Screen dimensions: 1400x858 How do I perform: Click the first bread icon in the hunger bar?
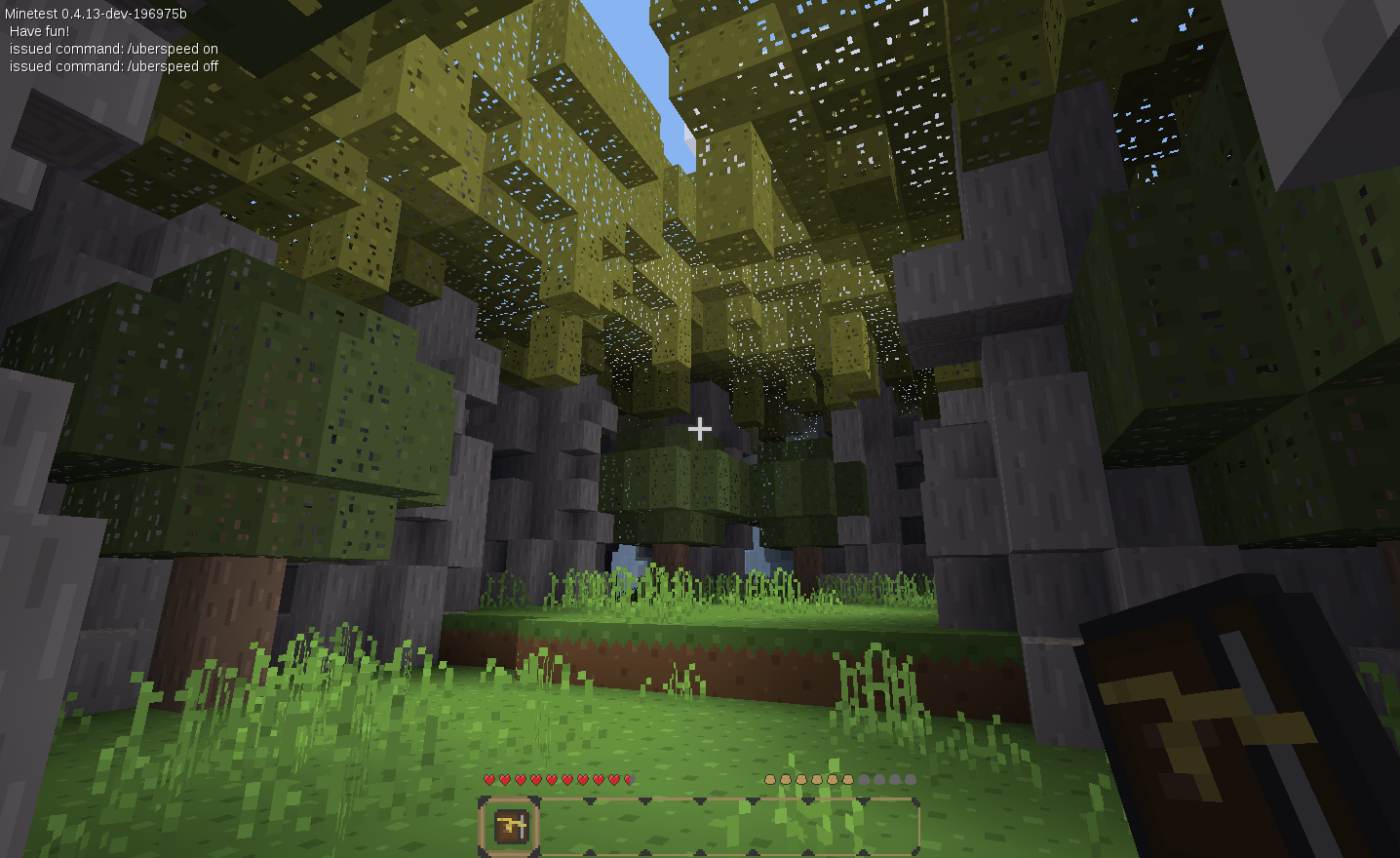(769, 779)
